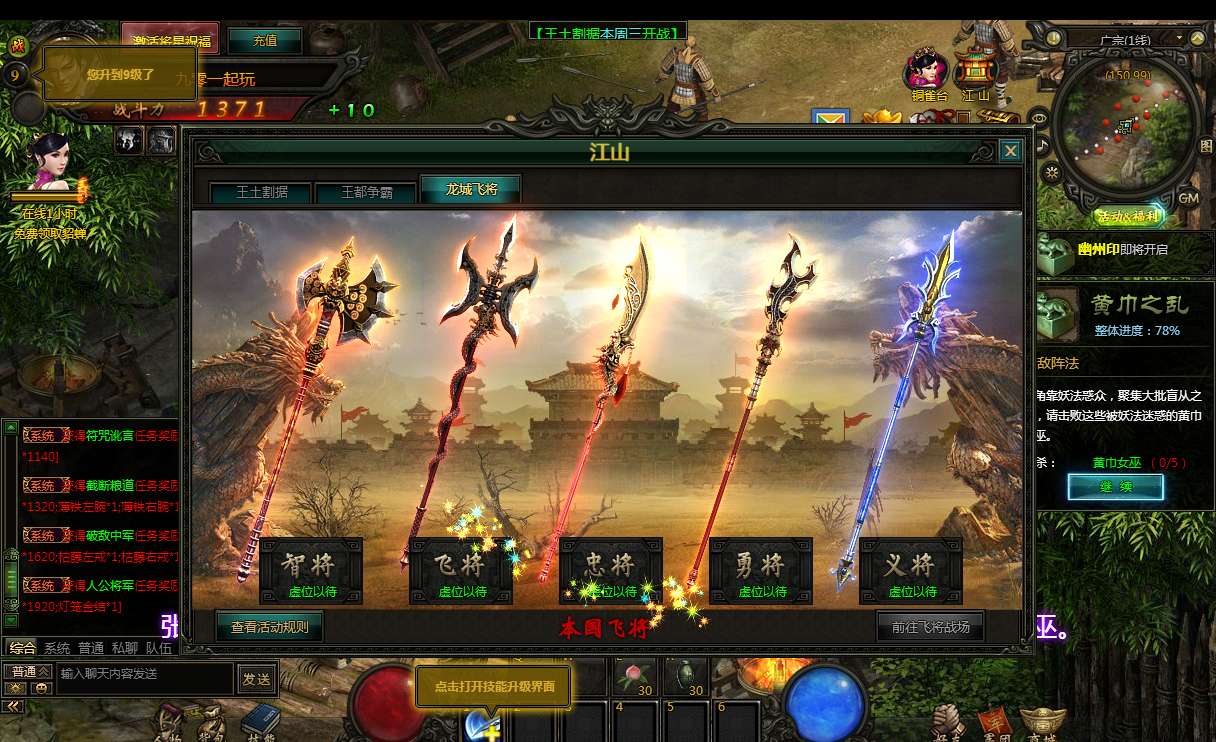Use the peach item in hotbar
Image resolution: width=1216 pixels, height=742 pixels.
pyautogui.click(x=632, y=675)
